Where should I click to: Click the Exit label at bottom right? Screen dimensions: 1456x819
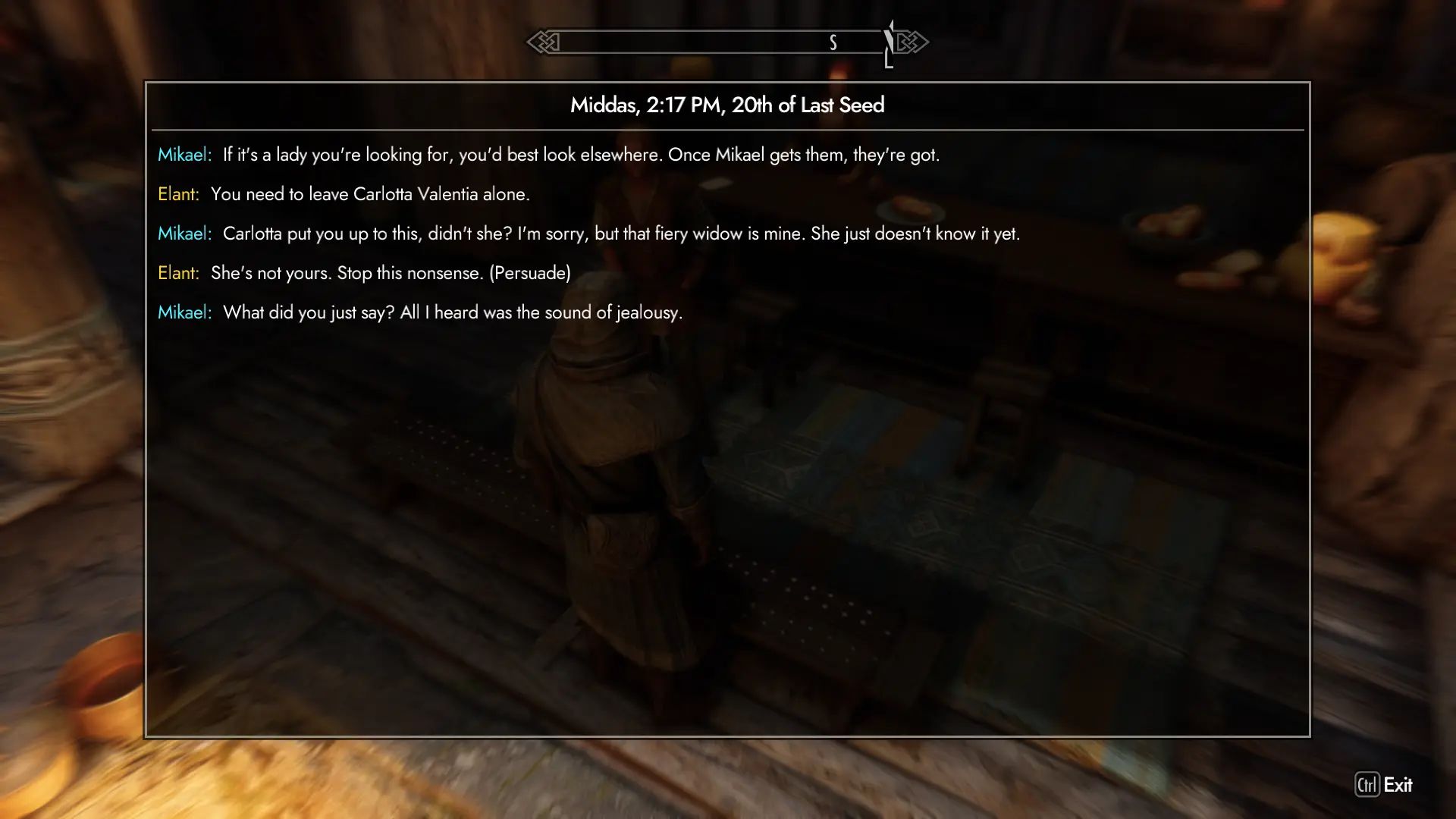(x=1399, y=786)
